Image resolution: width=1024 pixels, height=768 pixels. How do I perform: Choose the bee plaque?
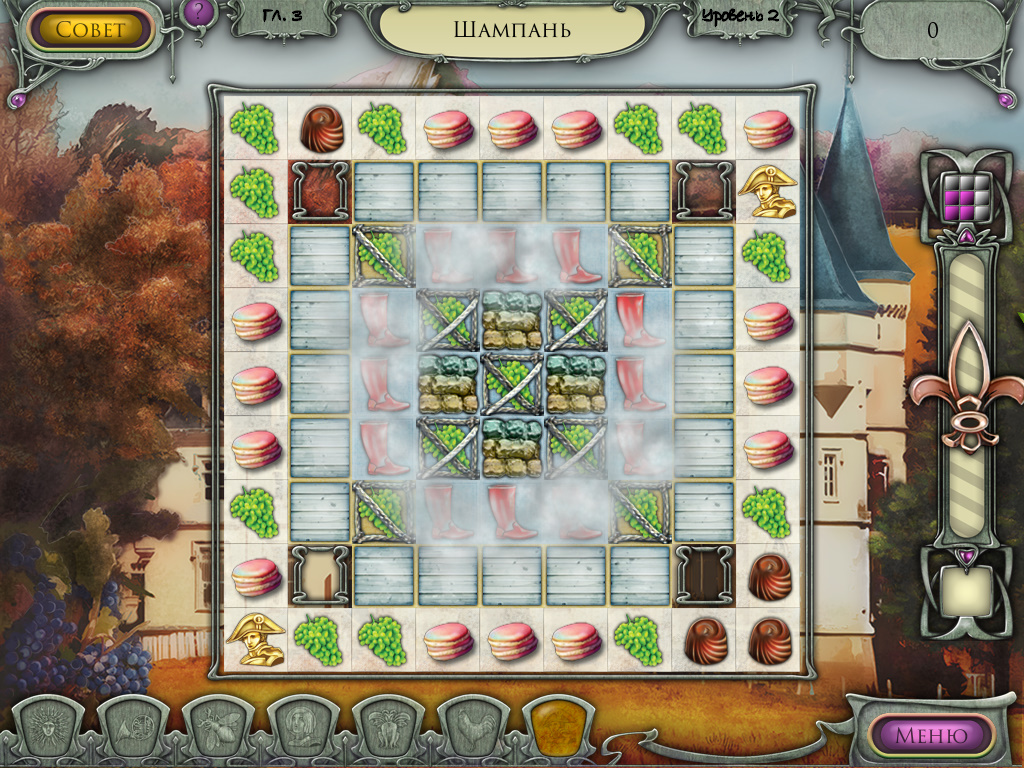(x=216, y=727)
